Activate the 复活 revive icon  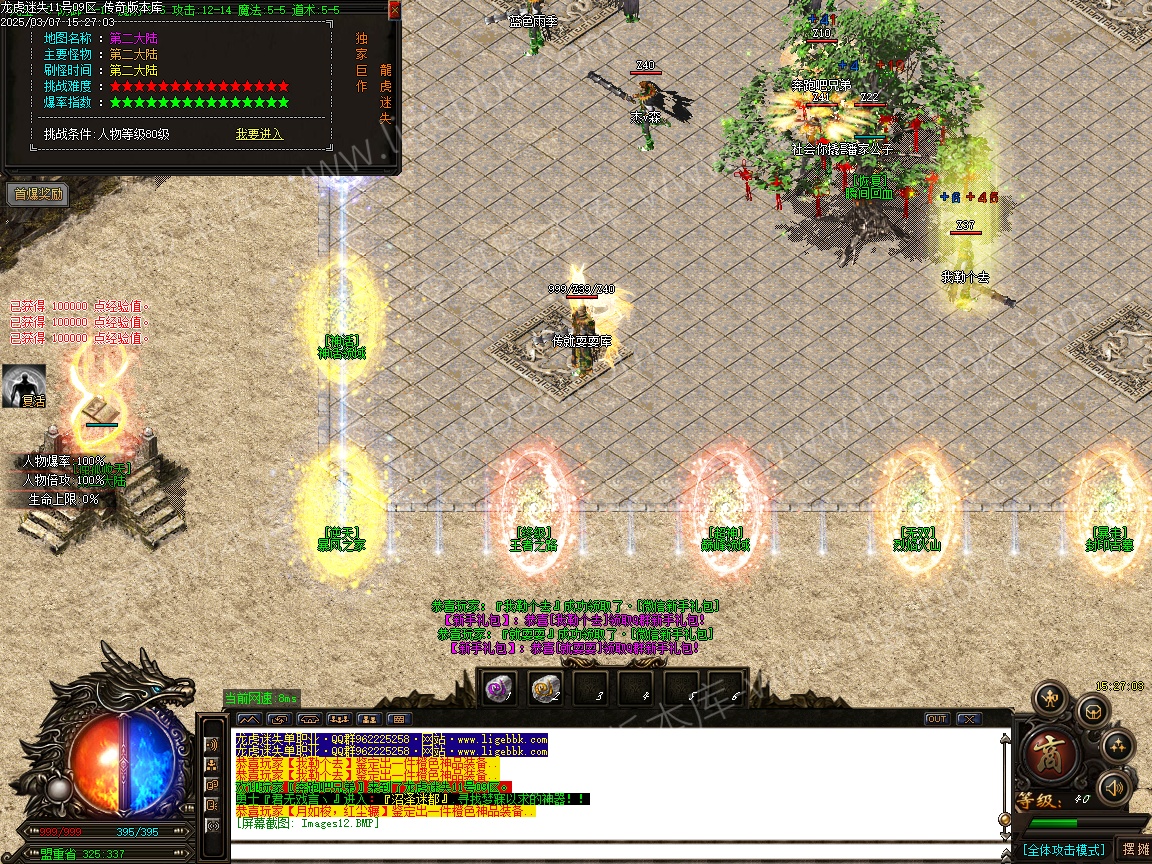[x=24, y=386]
